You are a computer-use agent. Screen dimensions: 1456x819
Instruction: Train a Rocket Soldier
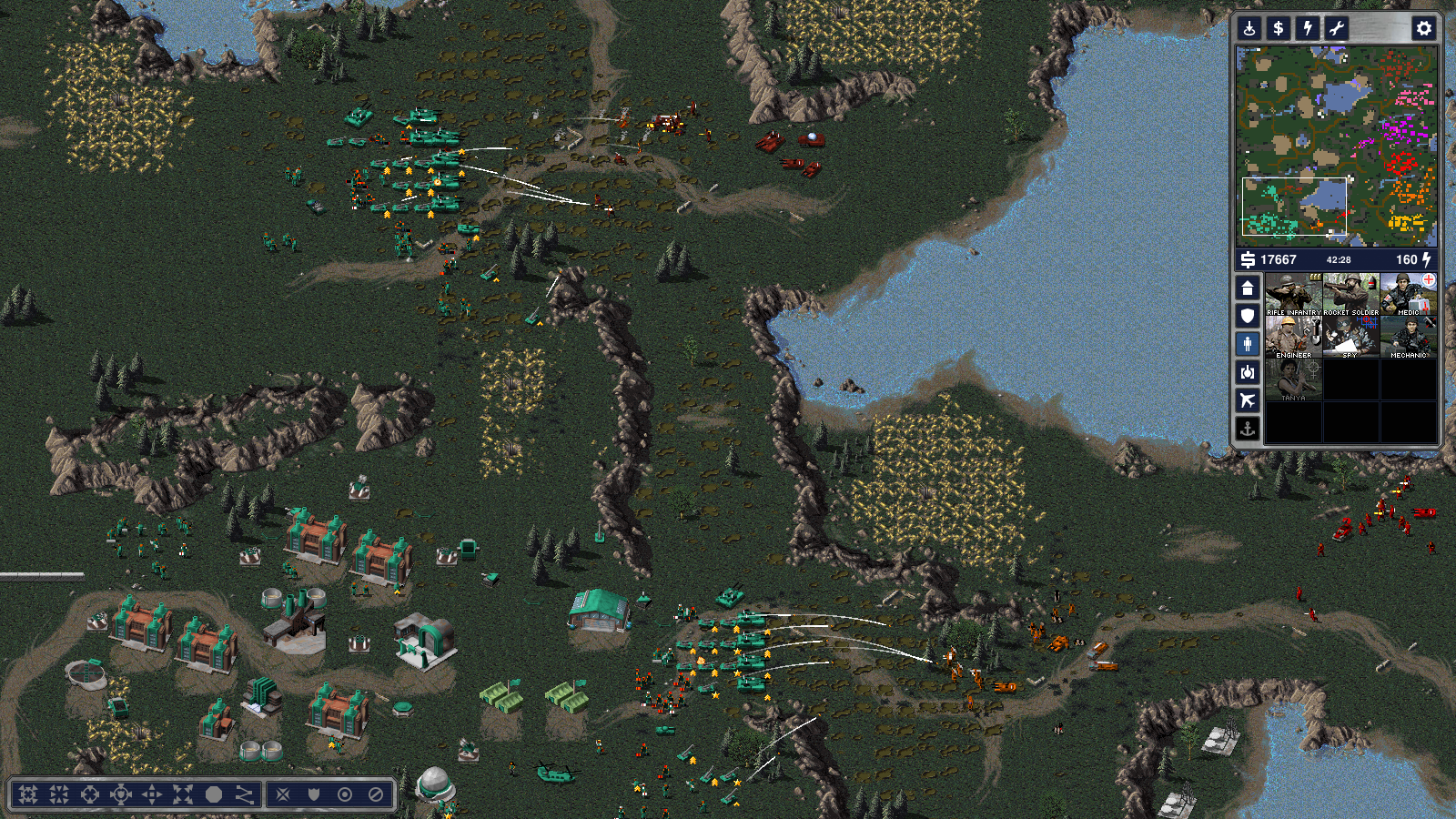click(x=1350, y=294)
